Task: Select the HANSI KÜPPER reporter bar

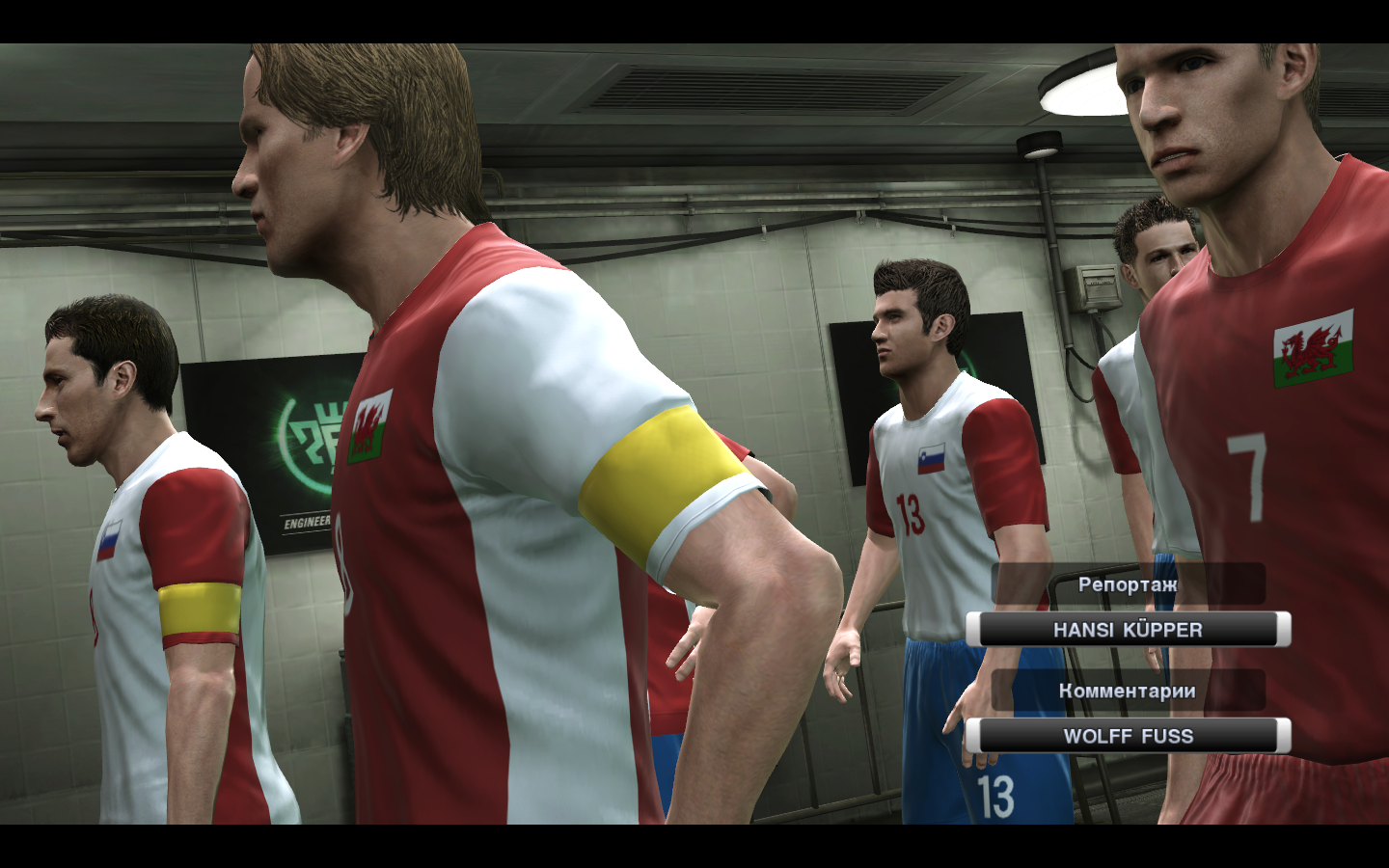Action: [1128, 630]
